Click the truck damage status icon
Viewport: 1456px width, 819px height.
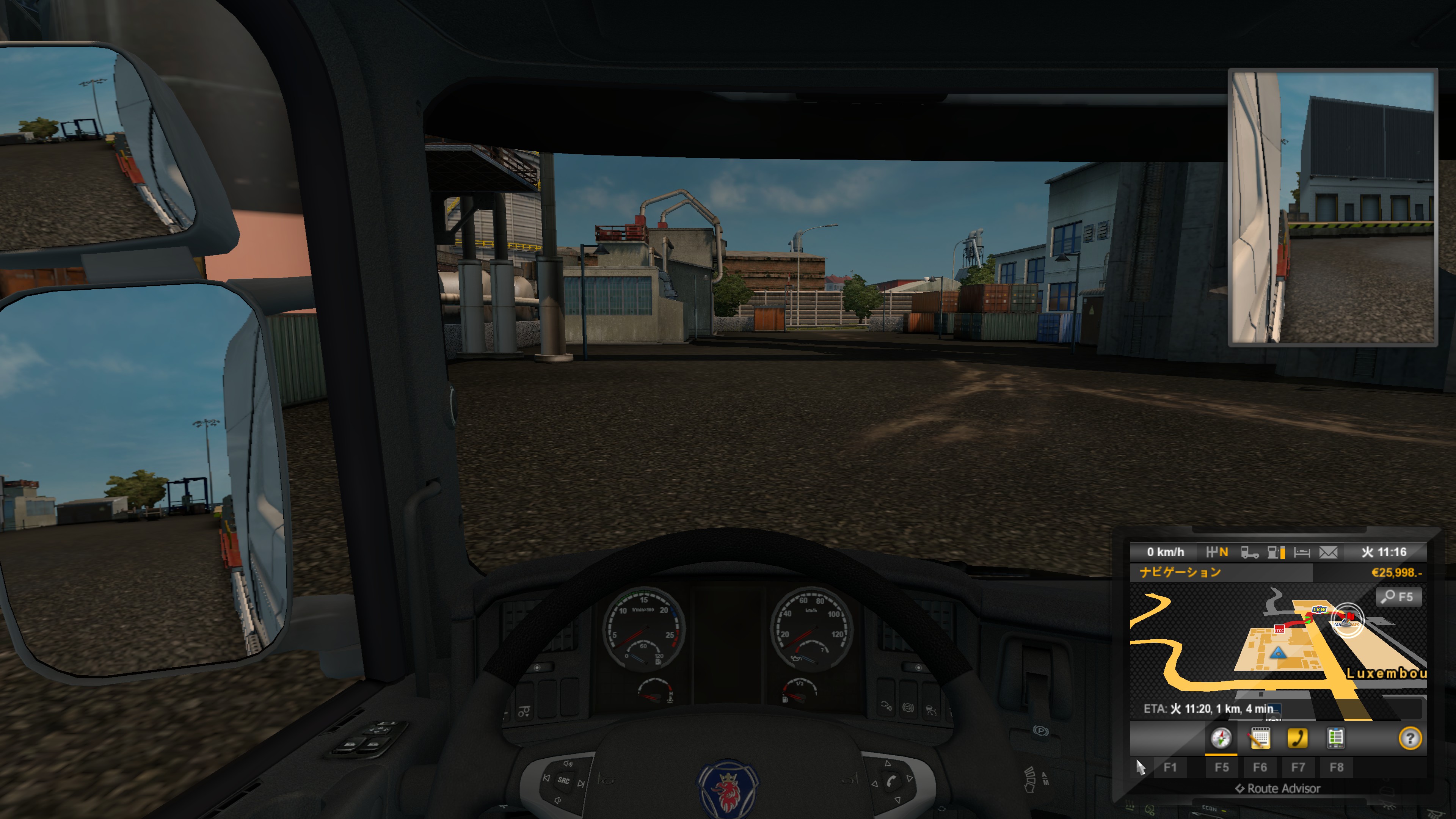(1249, 552)
